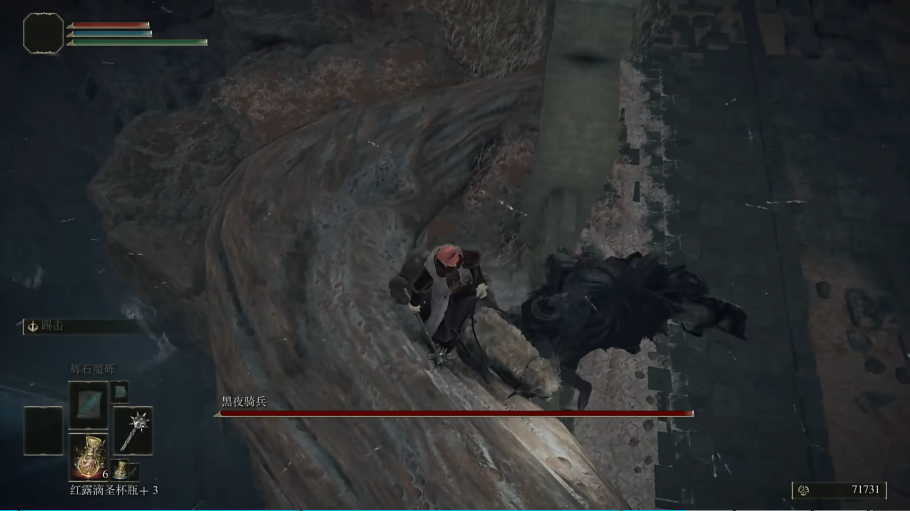Pick the small next-flask preview icon

(x=119, y=468)
